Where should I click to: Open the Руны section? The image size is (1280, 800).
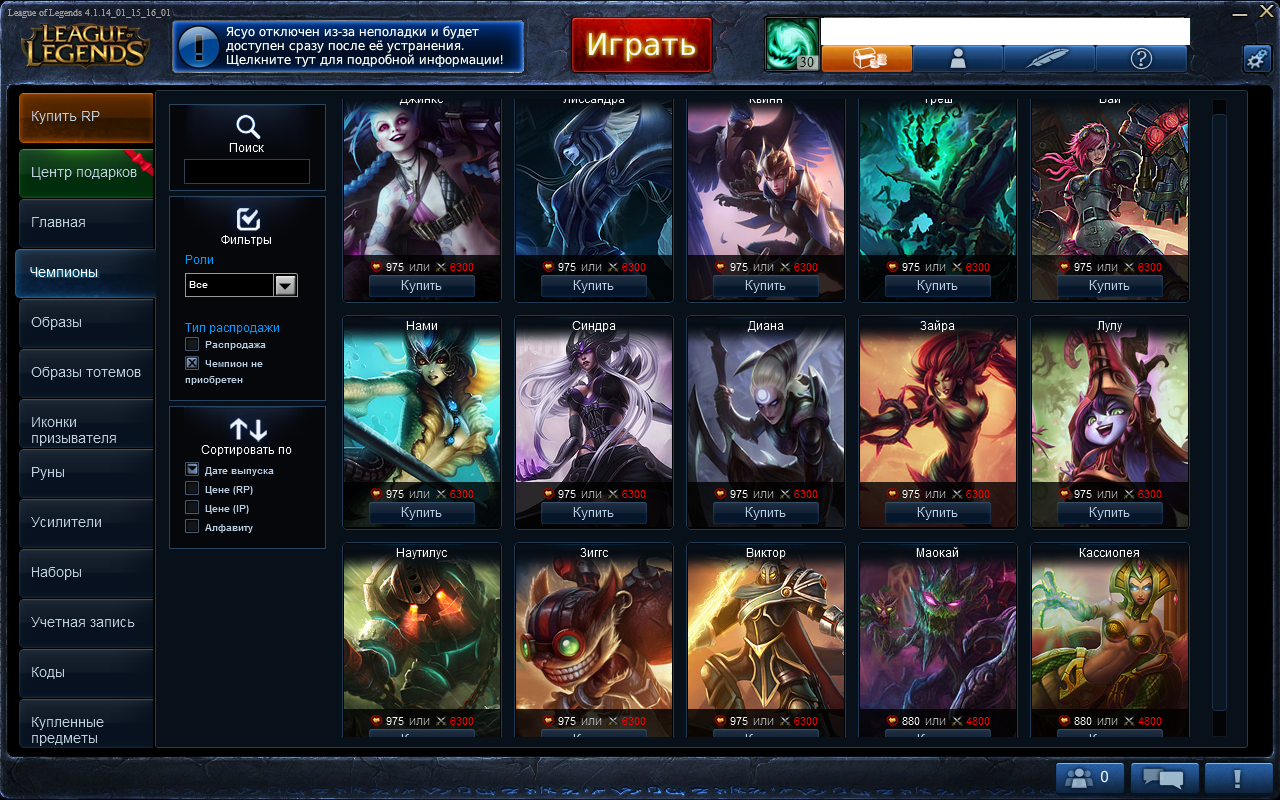coord(86,473)
